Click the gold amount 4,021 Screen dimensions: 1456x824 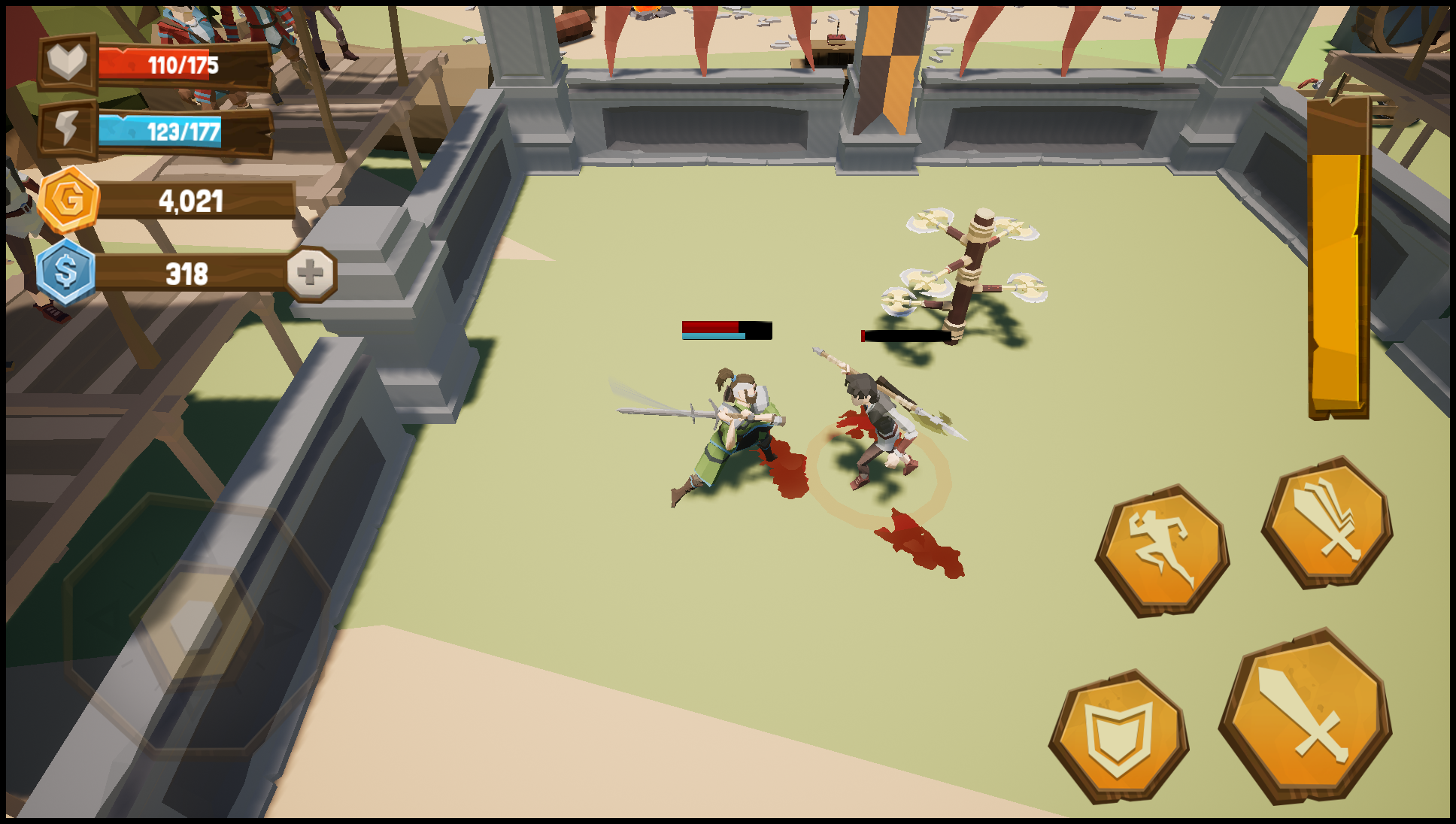click(190, 201)
